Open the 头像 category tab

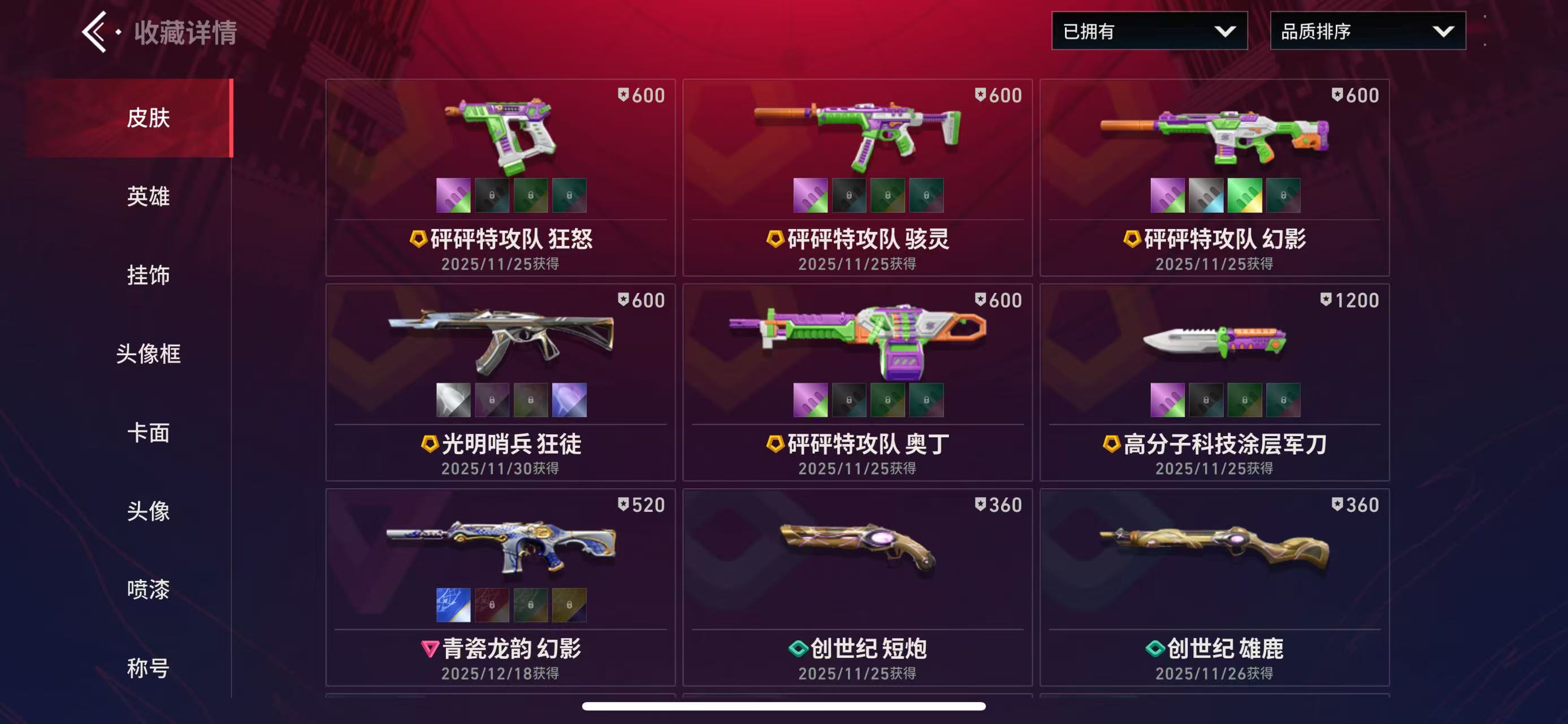(148, 511)
